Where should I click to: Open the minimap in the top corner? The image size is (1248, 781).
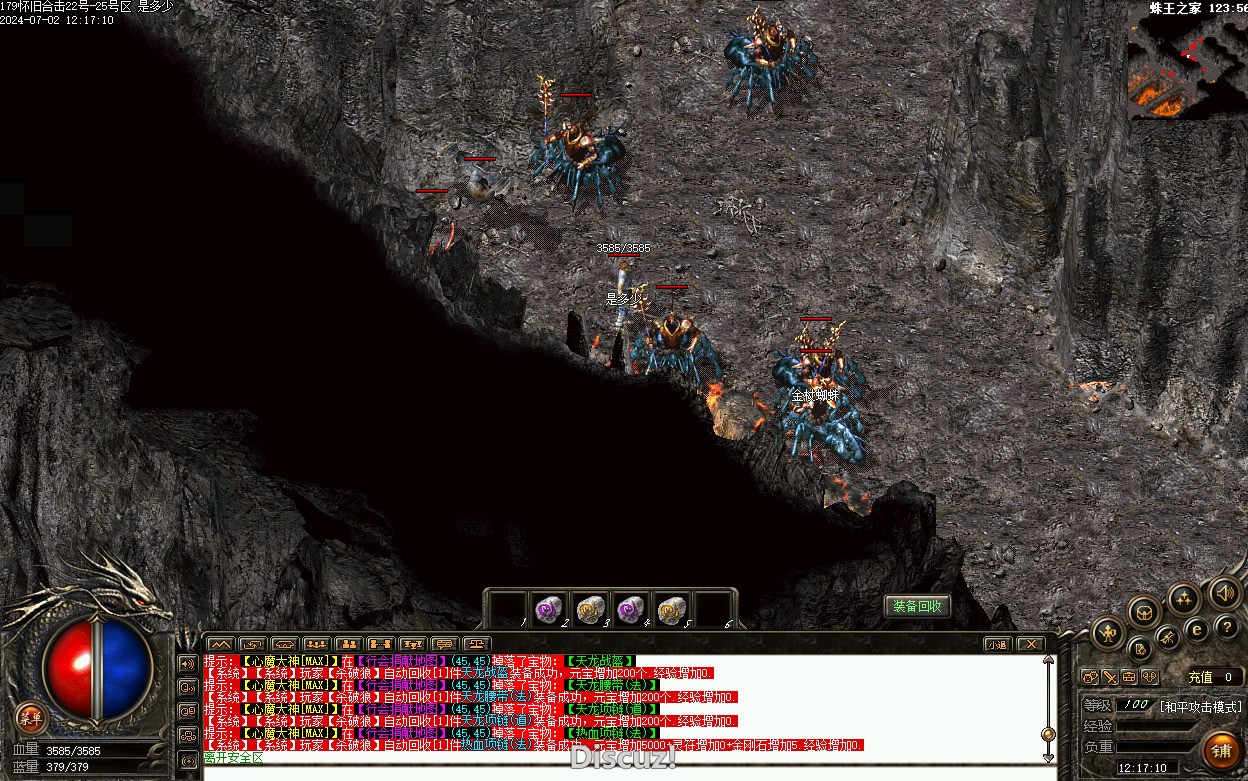1187,66
